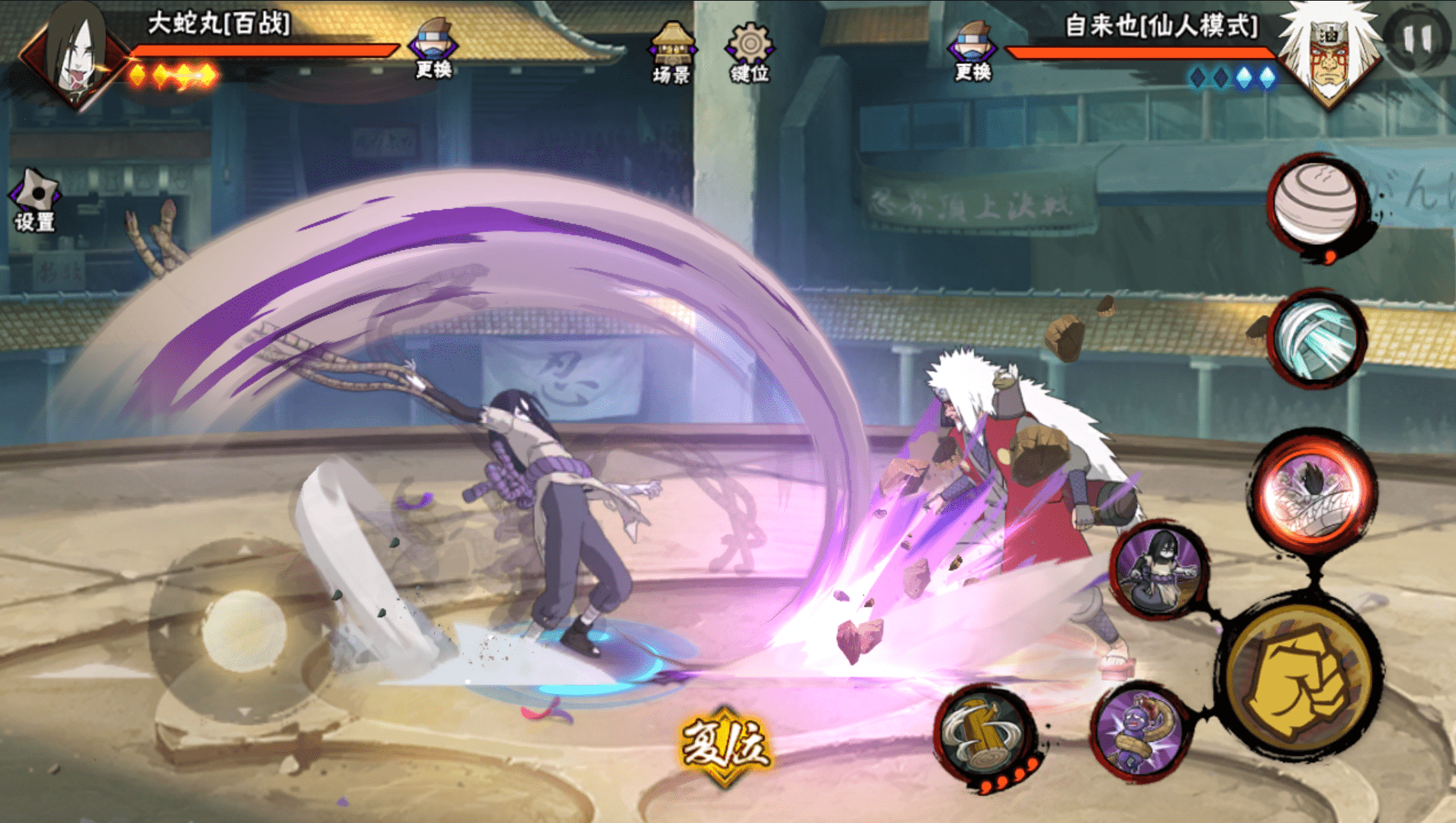Screen dimensions: 1456x823
Task: Open the 键位 key layout settings
Action: pos(749,52)
